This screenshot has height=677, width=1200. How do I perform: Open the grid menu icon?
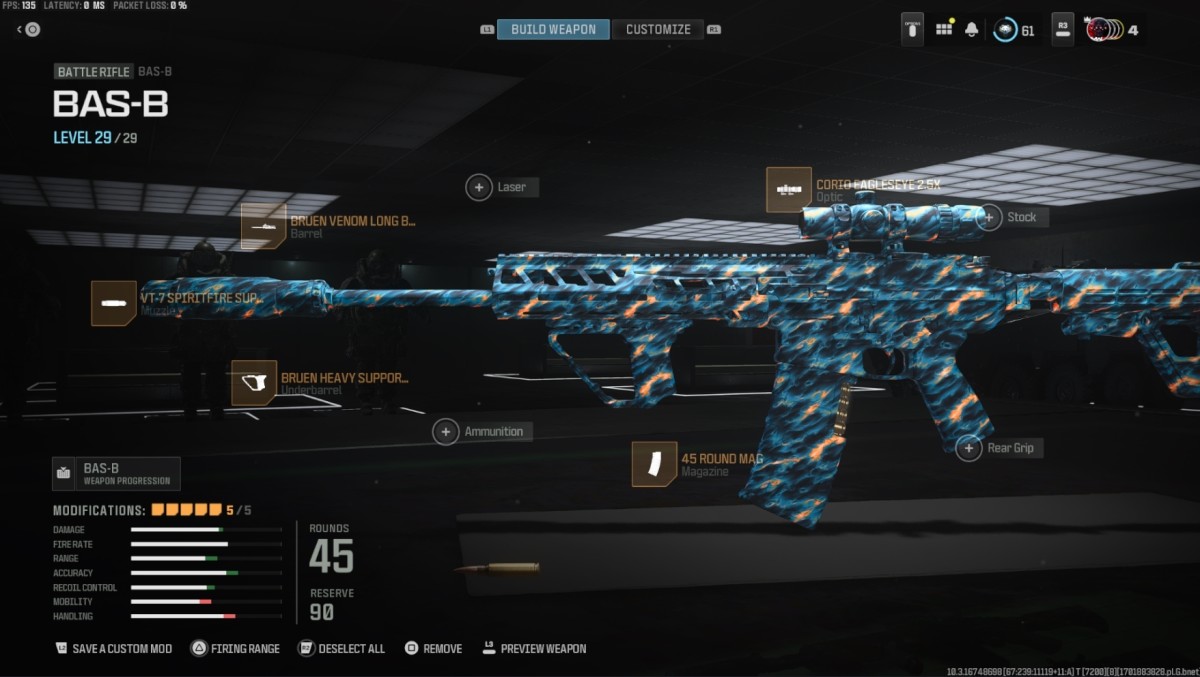pos(944,29)
